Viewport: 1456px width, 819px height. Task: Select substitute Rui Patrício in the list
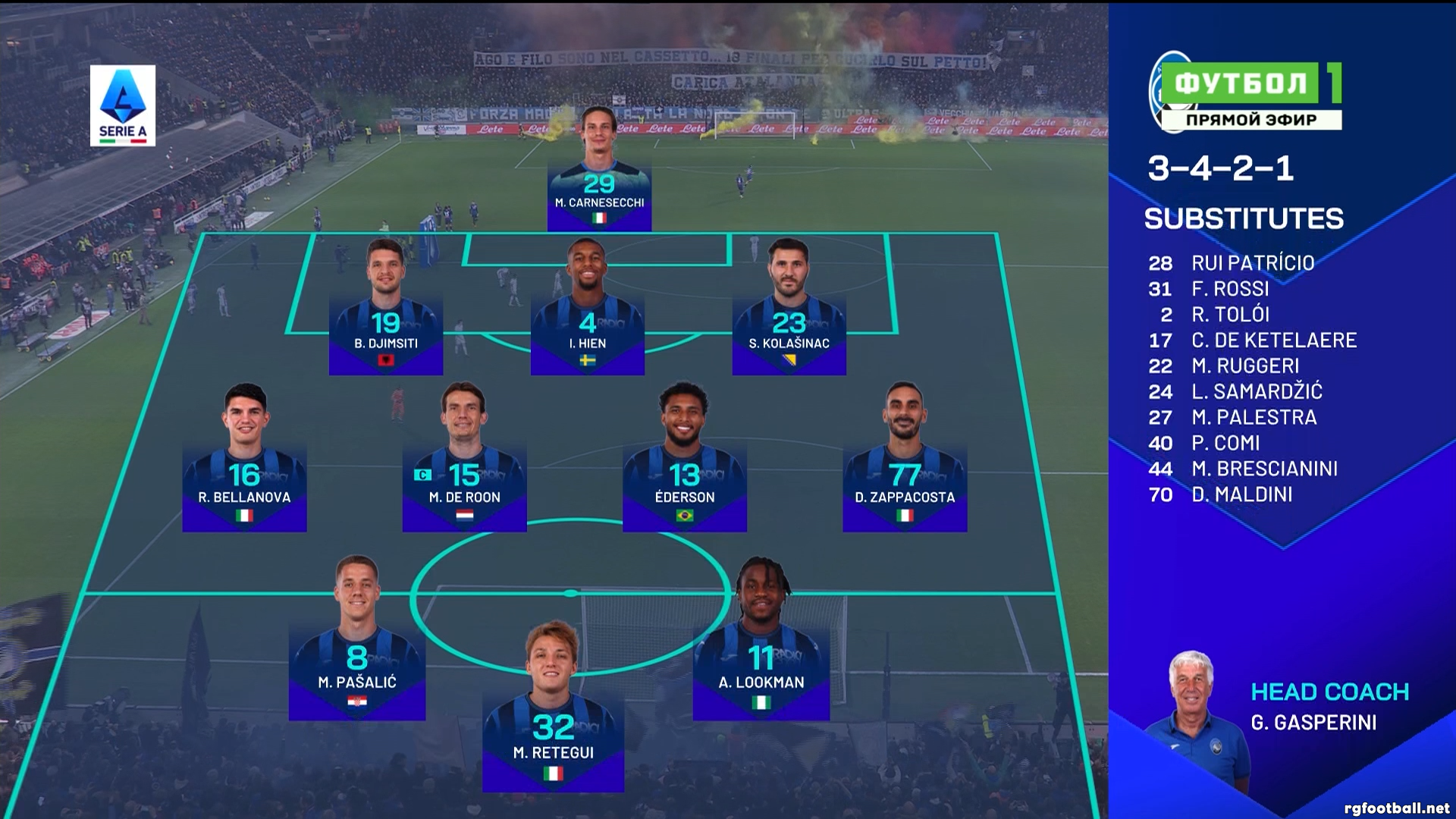click(x=1252, y=263)
